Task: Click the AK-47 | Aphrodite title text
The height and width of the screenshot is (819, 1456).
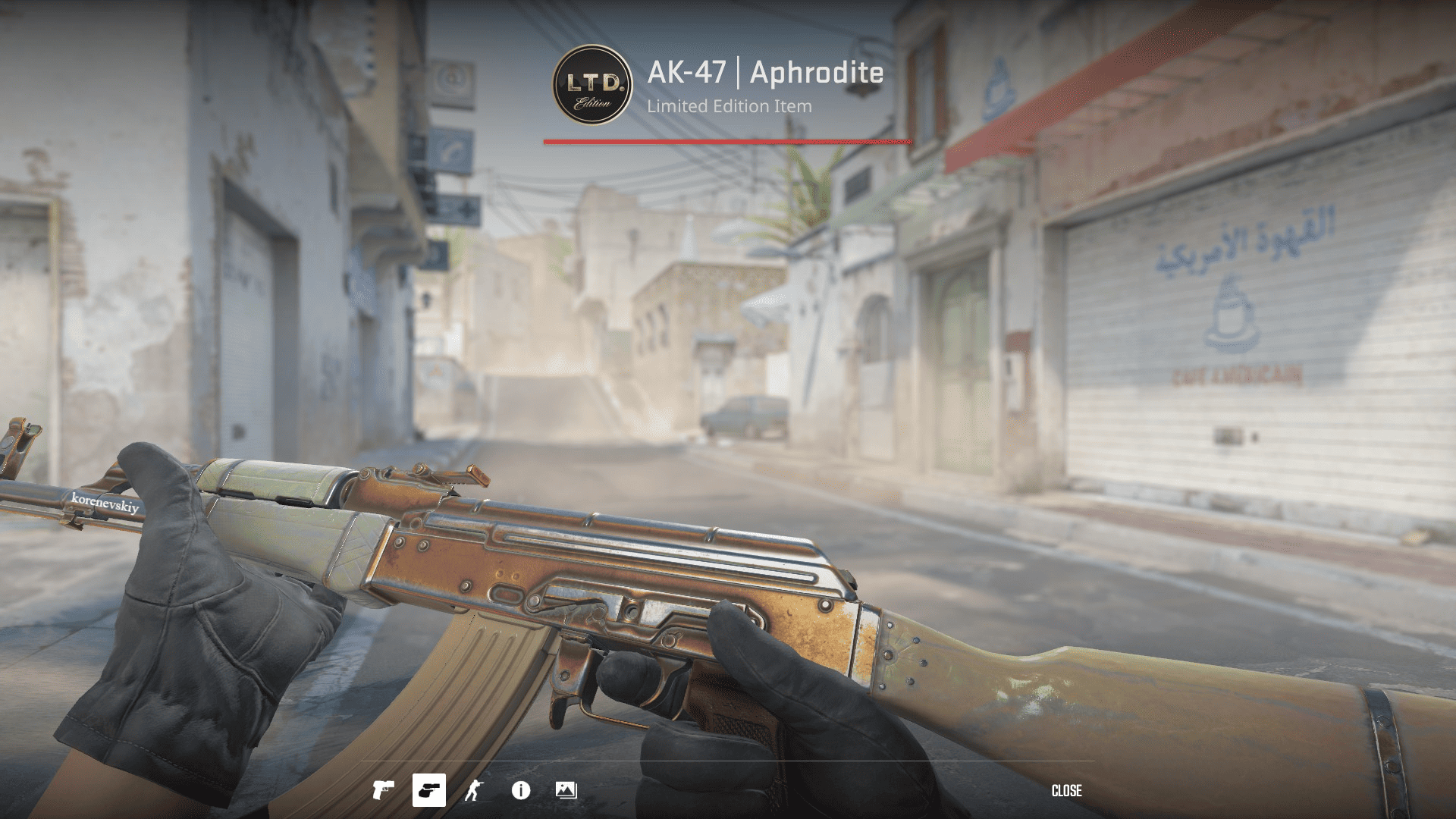Action: (764, 74)
